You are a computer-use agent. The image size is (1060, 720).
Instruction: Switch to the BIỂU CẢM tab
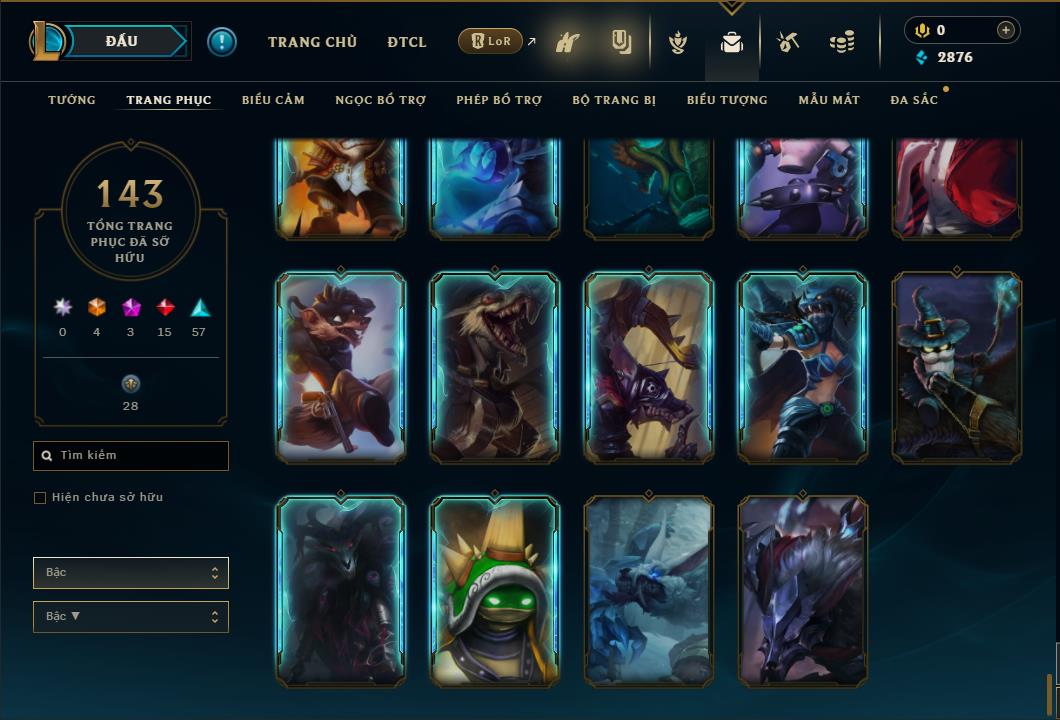tap(273, 100)
